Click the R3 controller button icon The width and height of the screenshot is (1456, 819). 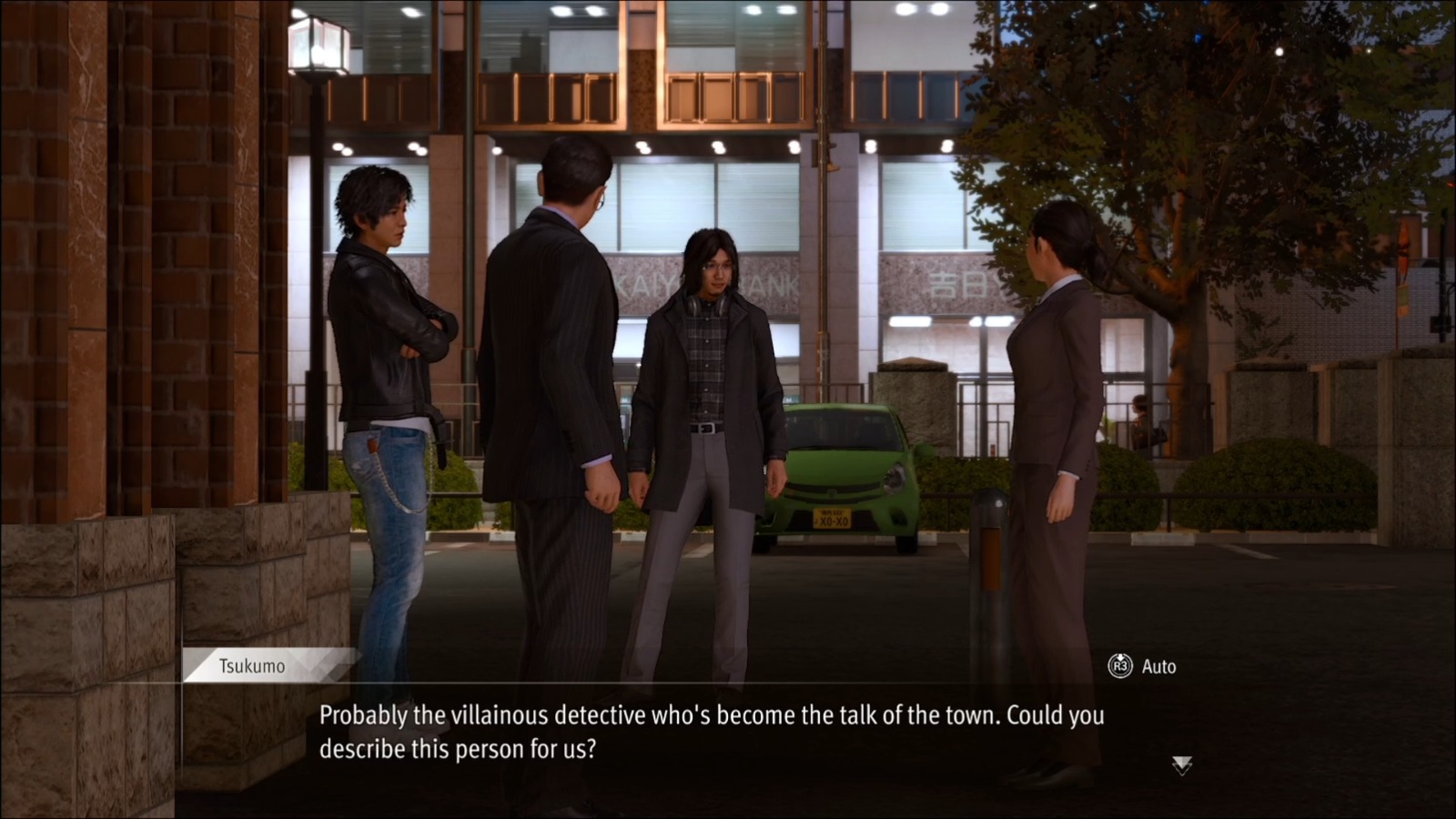pos(1121,665)
